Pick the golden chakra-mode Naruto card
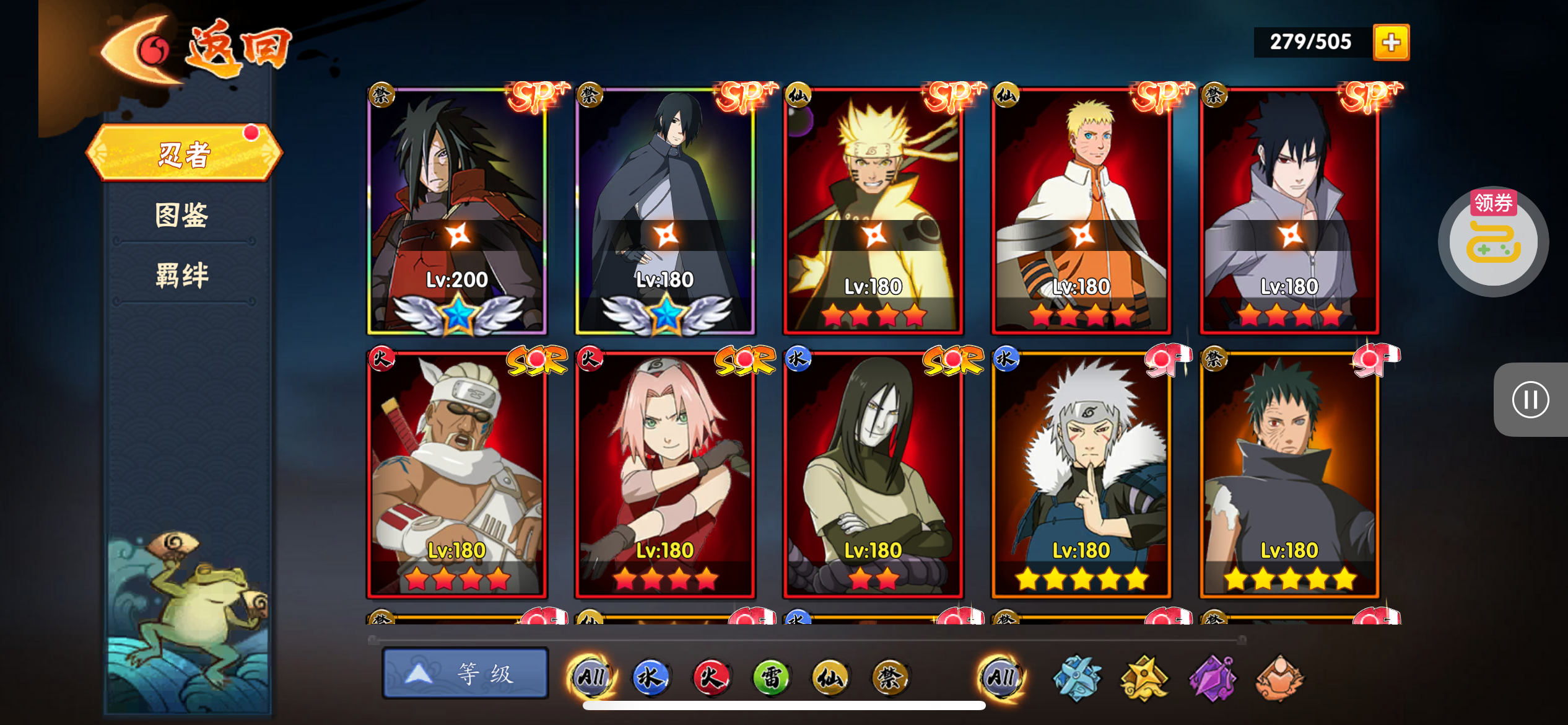The height and width of the screenshot is (725, 1568). coord(873,211)
